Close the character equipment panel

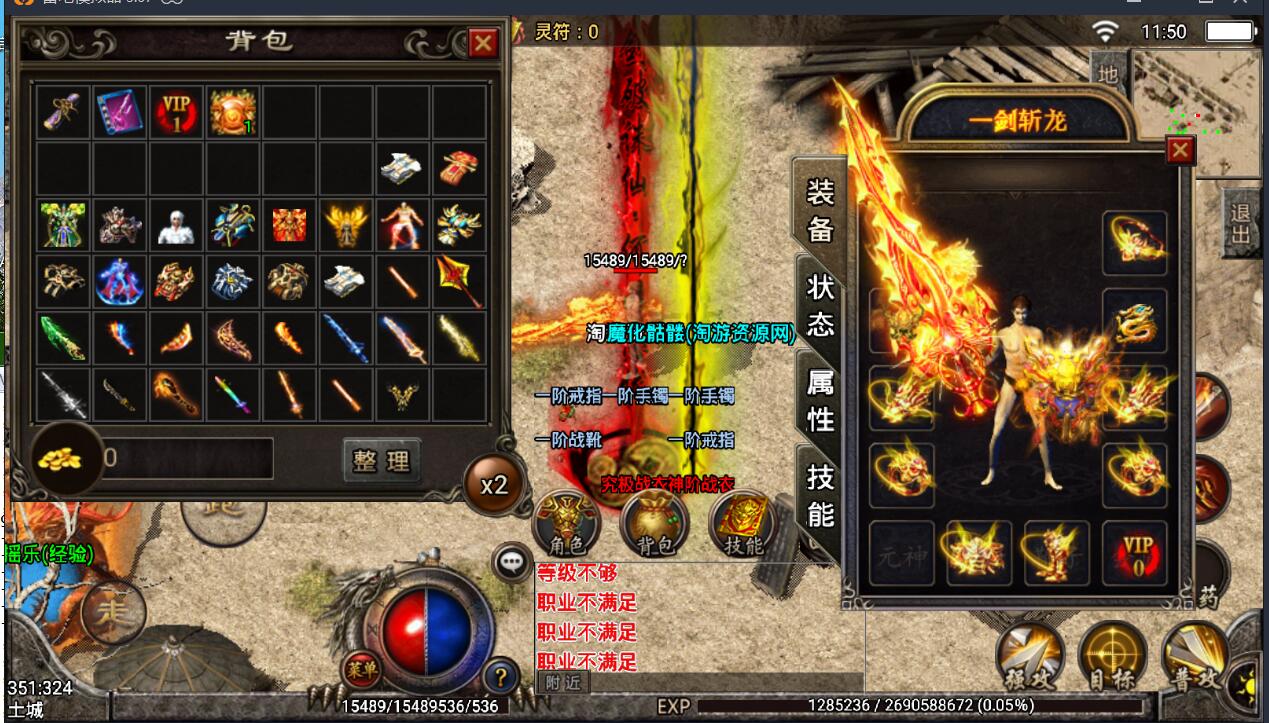point(1181,150)
